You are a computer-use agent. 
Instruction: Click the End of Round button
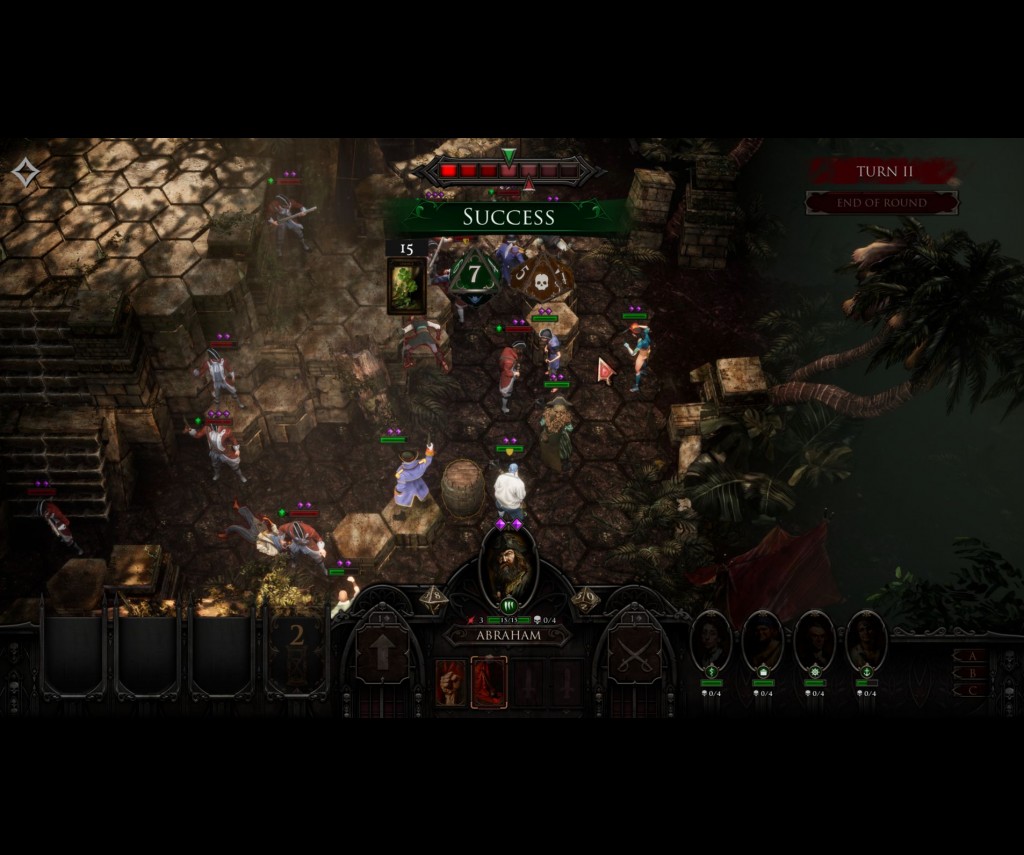pos(882,203)
